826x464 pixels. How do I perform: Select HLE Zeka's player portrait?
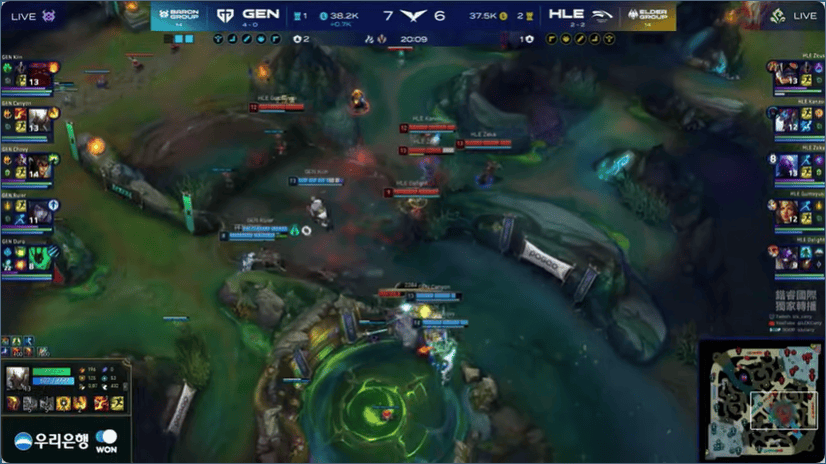(x=787, y=165)
